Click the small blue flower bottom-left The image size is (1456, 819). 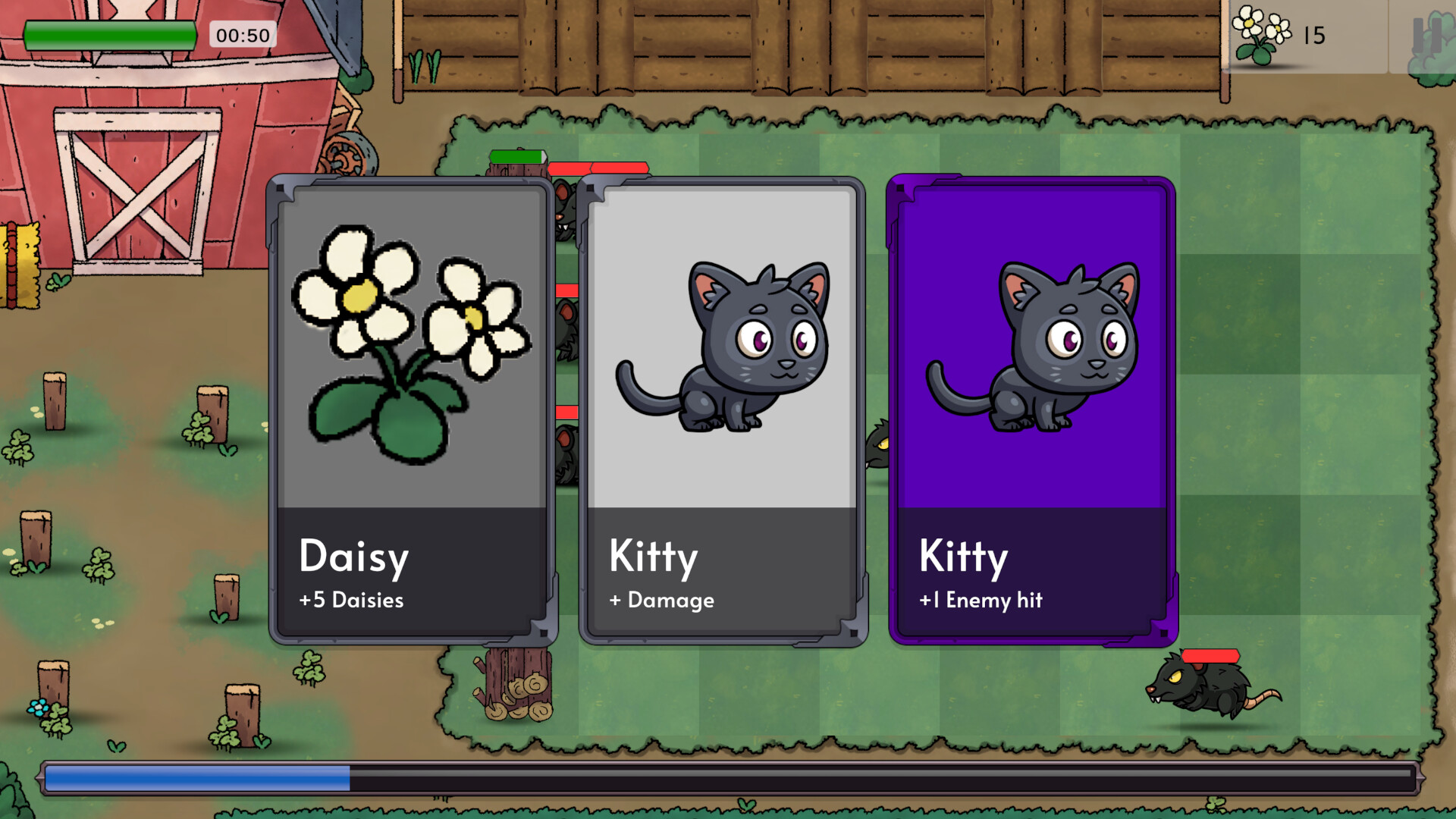click(x=39, y=707)
